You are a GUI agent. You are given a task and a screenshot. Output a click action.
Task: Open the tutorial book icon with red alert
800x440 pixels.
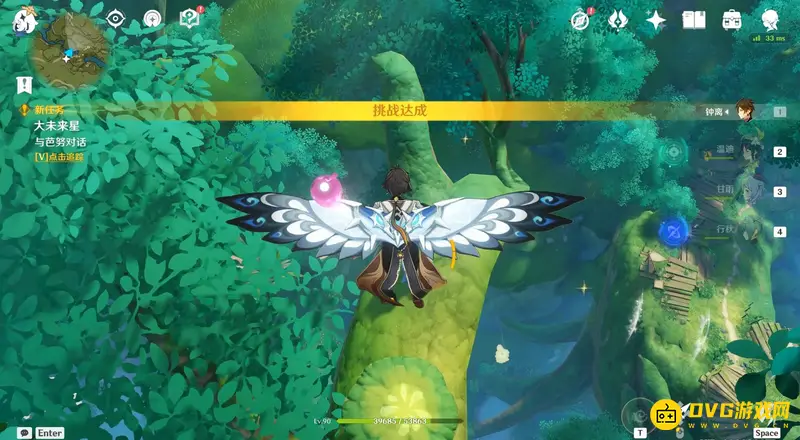[x=189, y=18]
